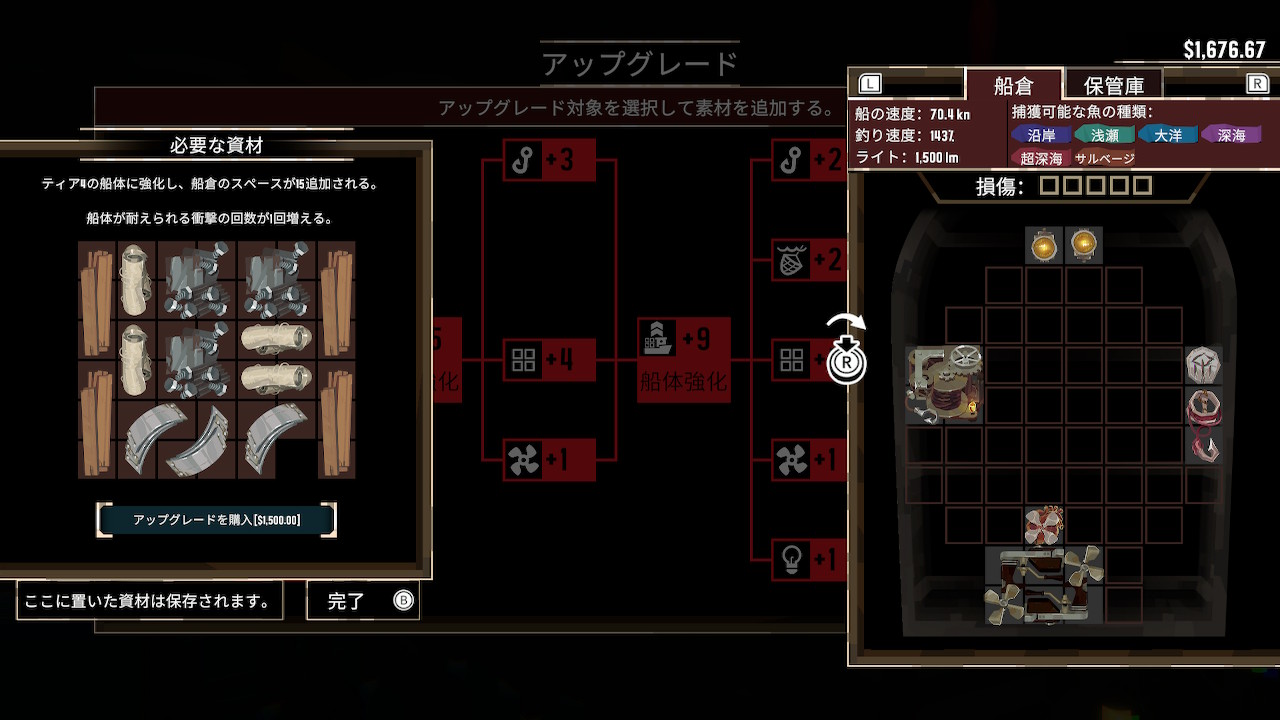Screen dimensions: 1280x720
Task: Select the octagonal stone rune item
Action: coord(1203,365)
